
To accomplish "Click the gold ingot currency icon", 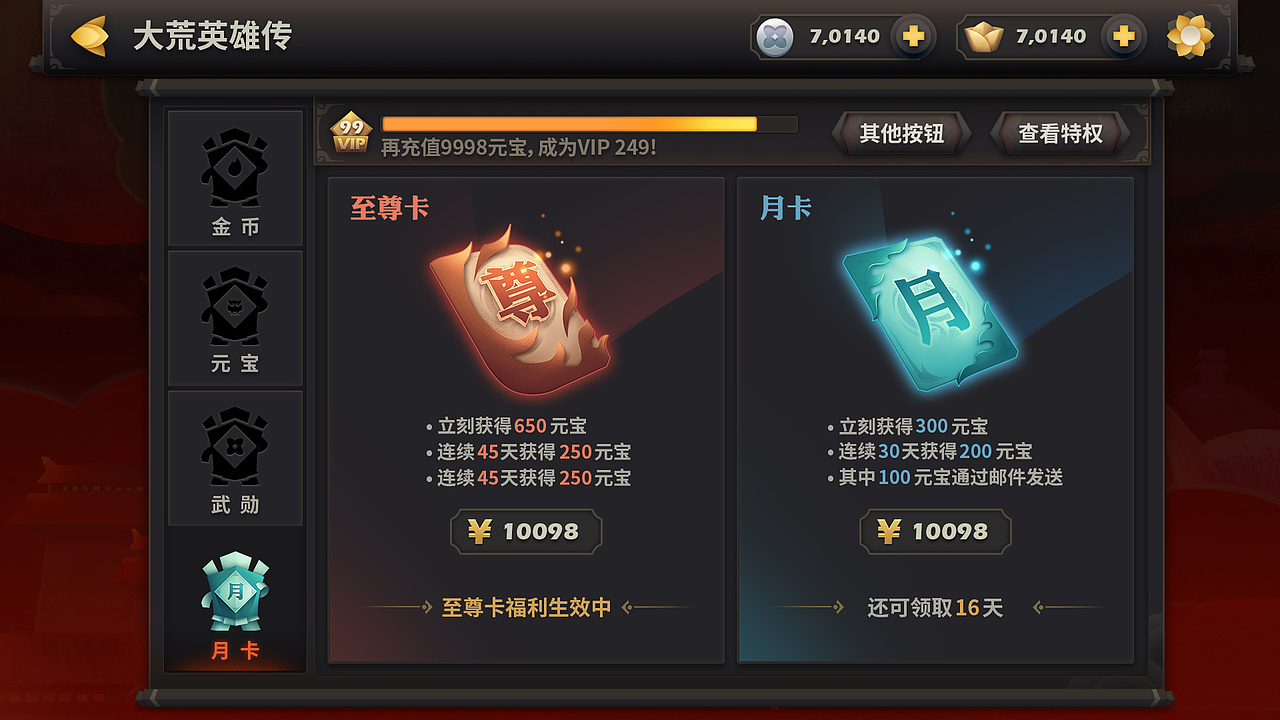I will click(x=985, y=36).
